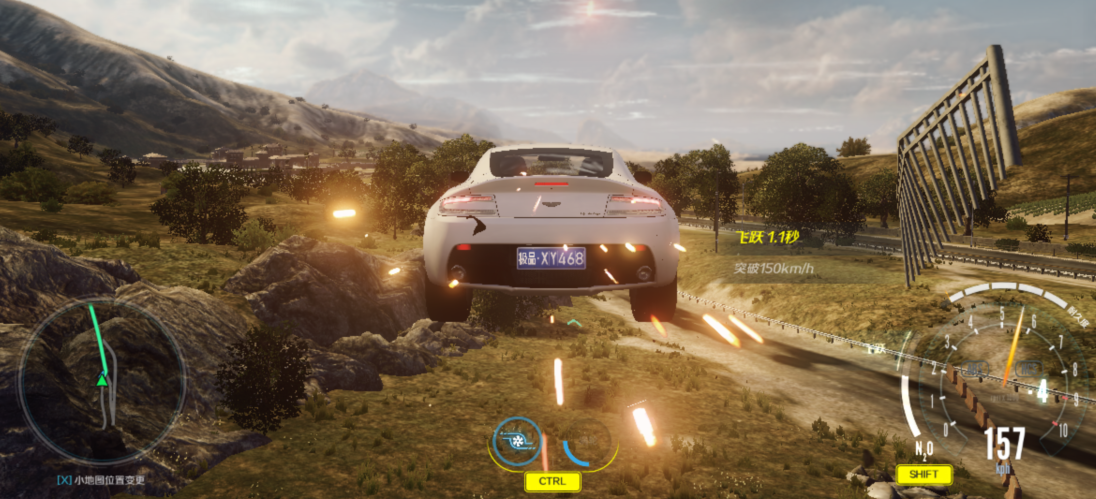
Task: Activate the blue turbo fan skill icon
Action: tap(517, 441)
